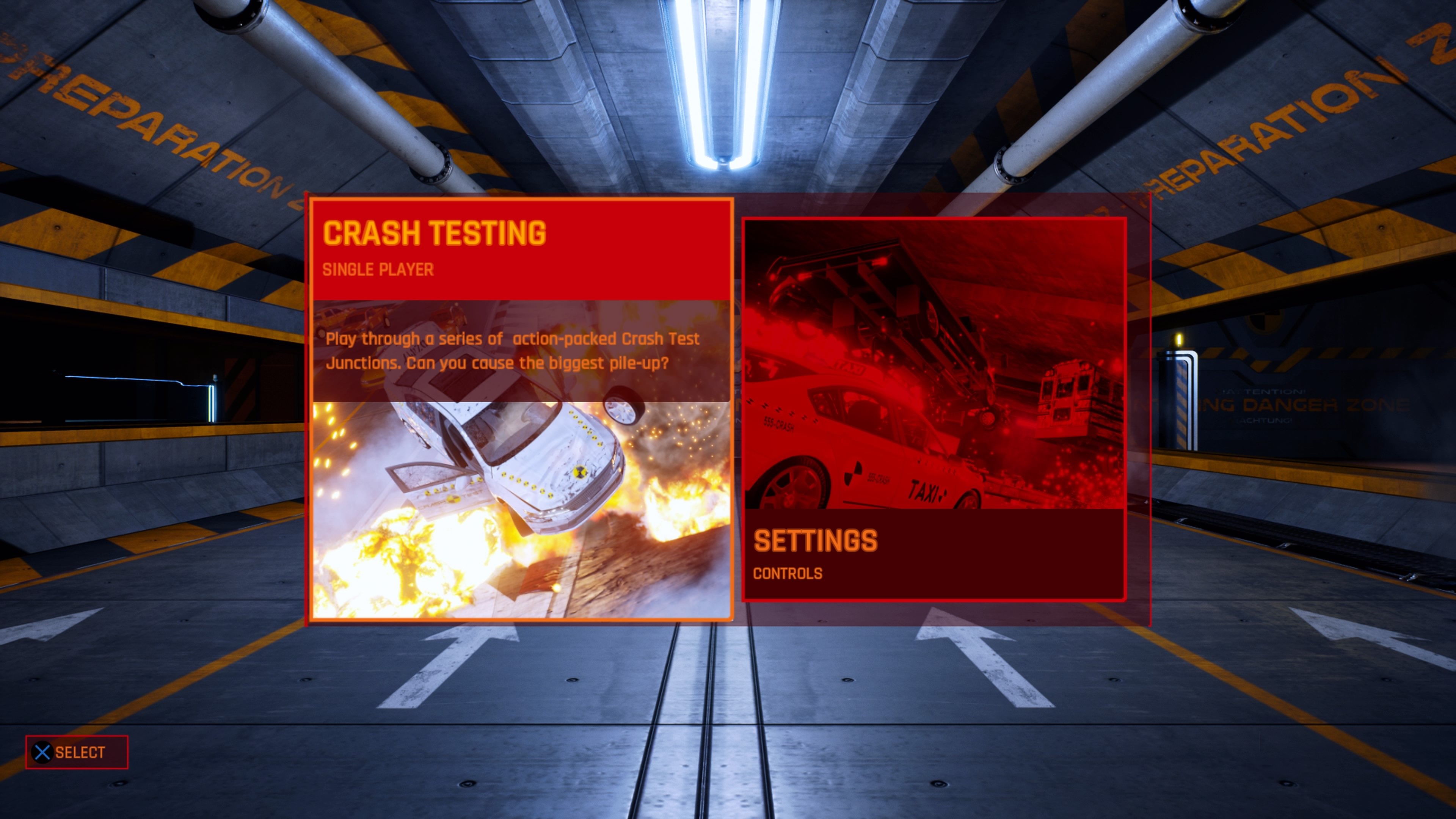
Task: Click the blue X button prompt icon
Action: [42, 752]
